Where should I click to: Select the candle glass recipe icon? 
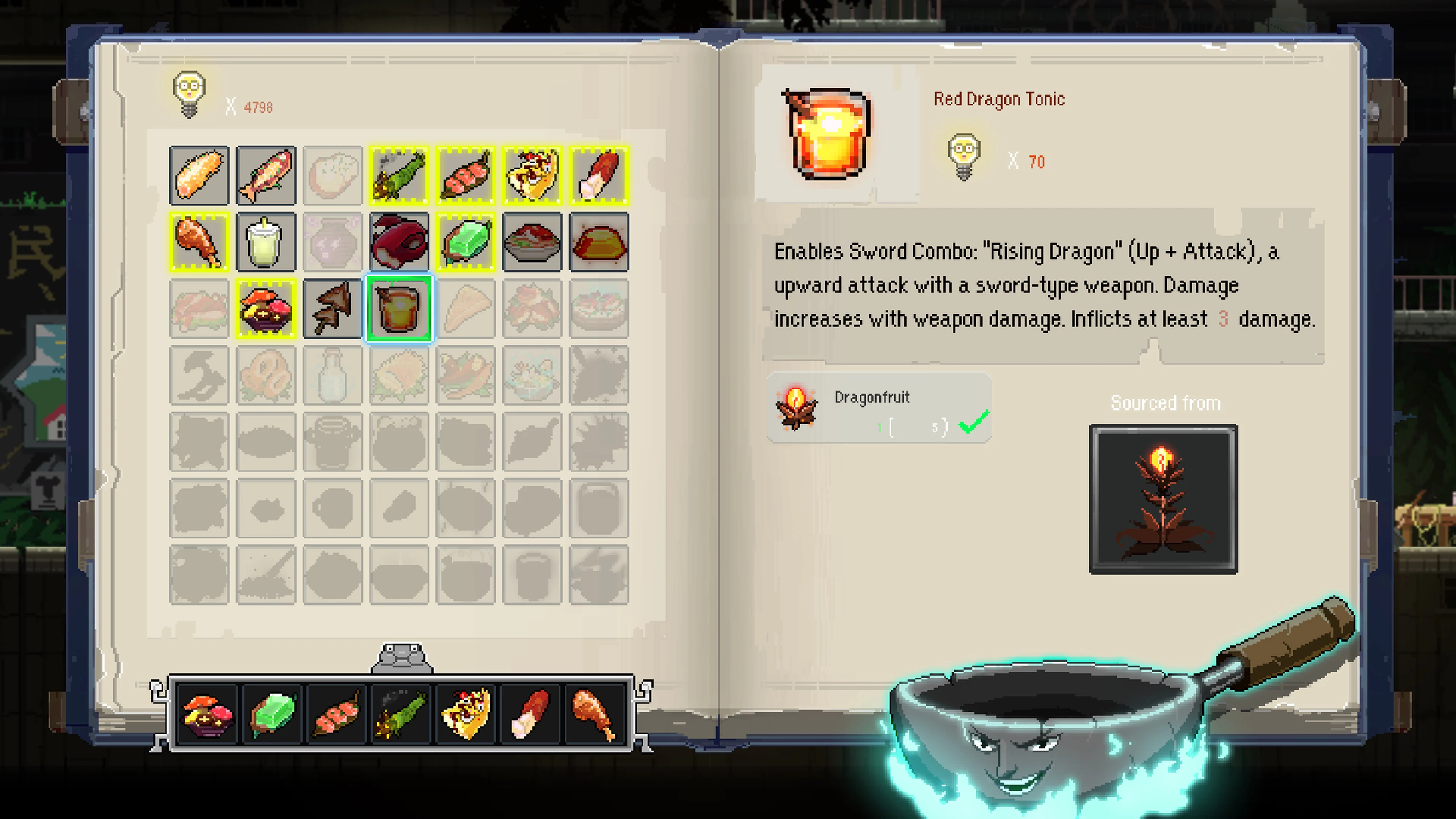point(266,242)
